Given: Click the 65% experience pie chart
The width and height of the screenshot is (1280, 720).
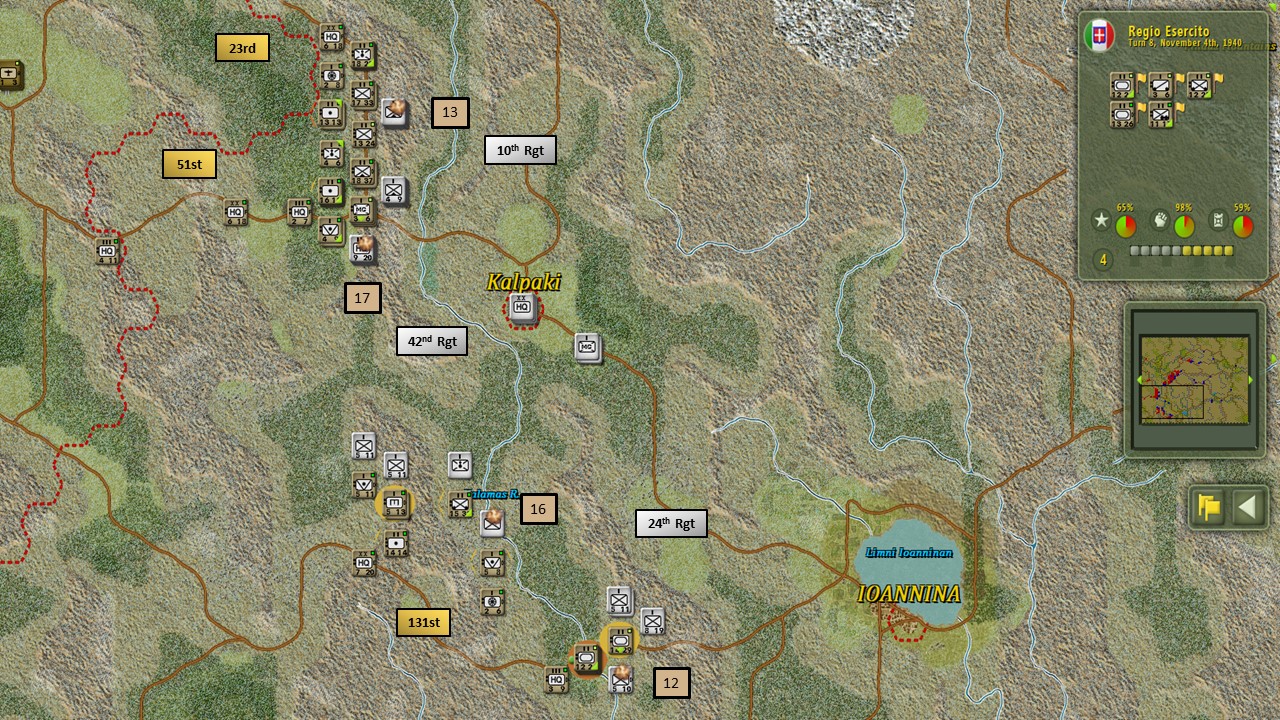Looking at the screenshot, I should pyautogui.click(x=1124, y=226).
